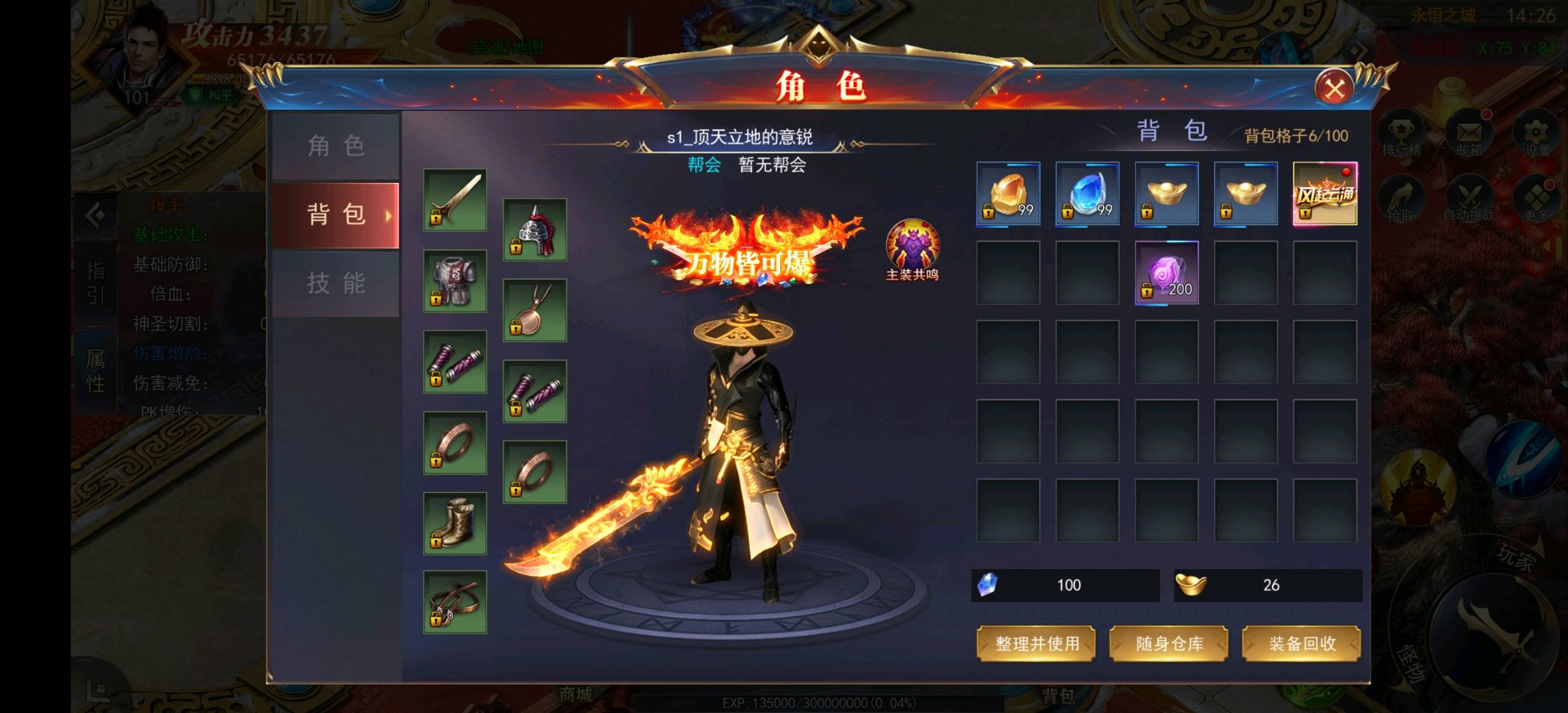Click the equipped chest armor slot
The image size is (1568, 713).
coord(455,281)
